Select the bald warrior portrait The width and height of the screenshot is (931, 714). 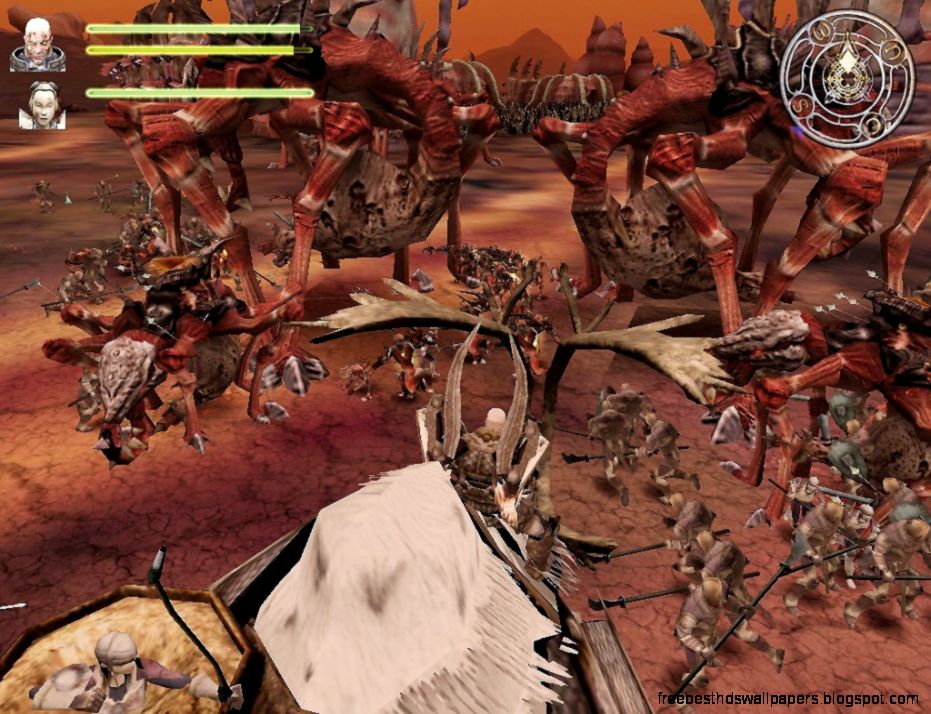pyautogui.click(x=38, y=43)
